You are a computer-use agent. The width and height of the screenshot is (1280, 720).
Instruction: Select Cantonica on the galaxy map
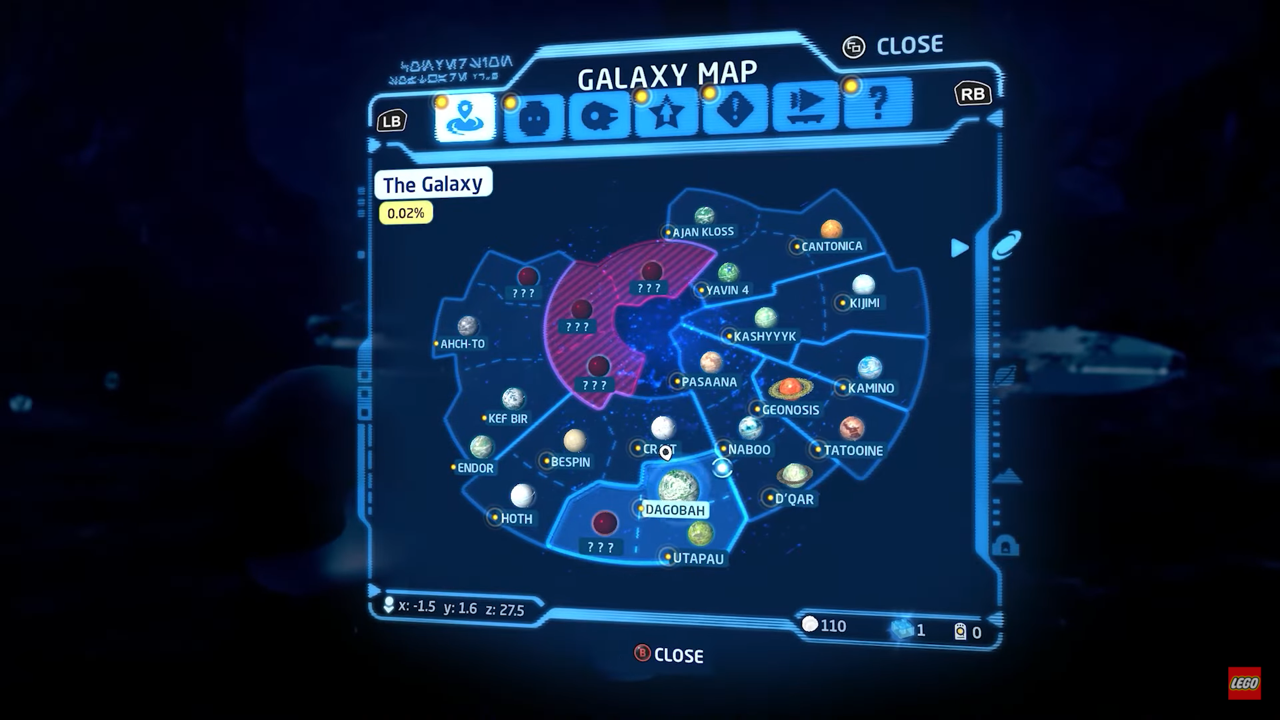[x=831, y=229]
